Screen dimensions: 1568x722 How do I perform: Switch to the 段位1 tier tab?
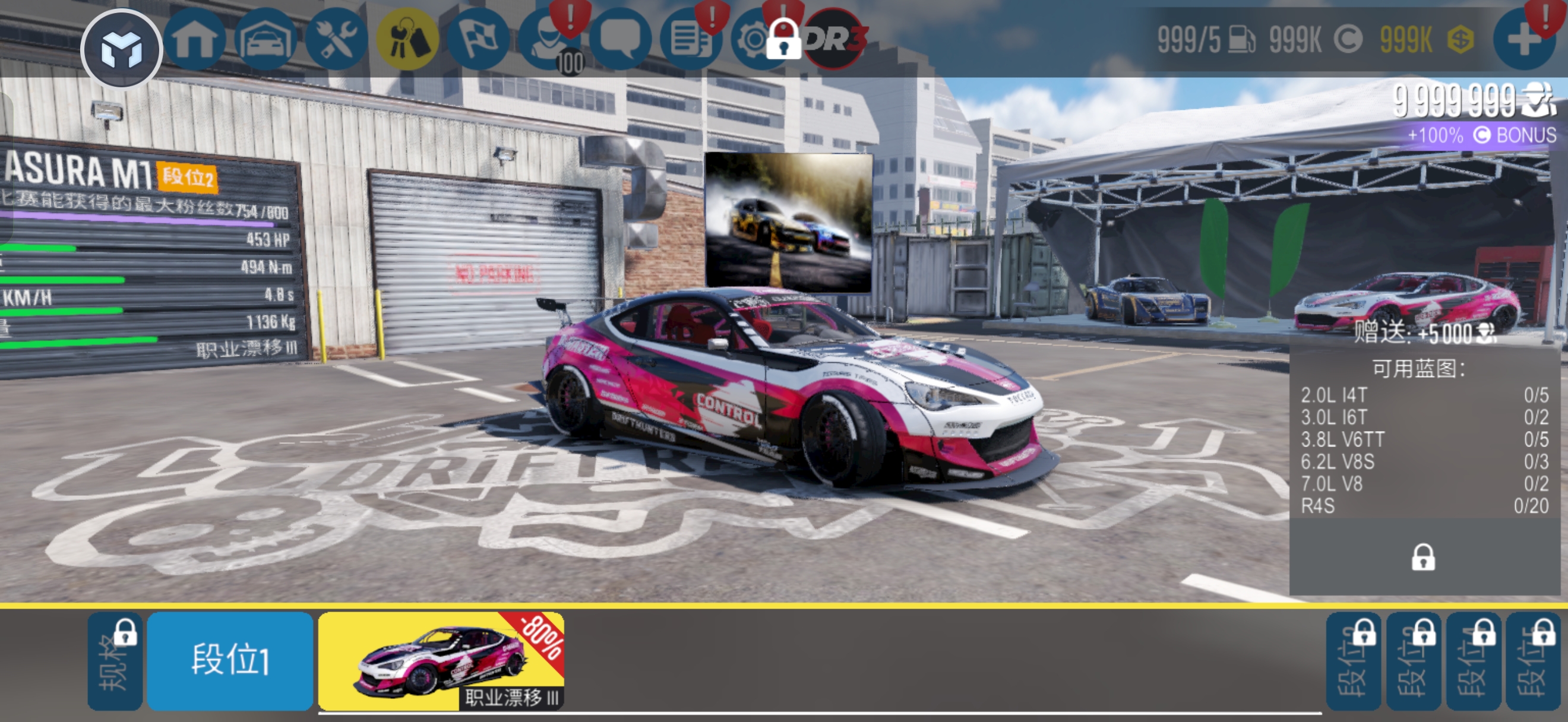click(x=230, y=660)
